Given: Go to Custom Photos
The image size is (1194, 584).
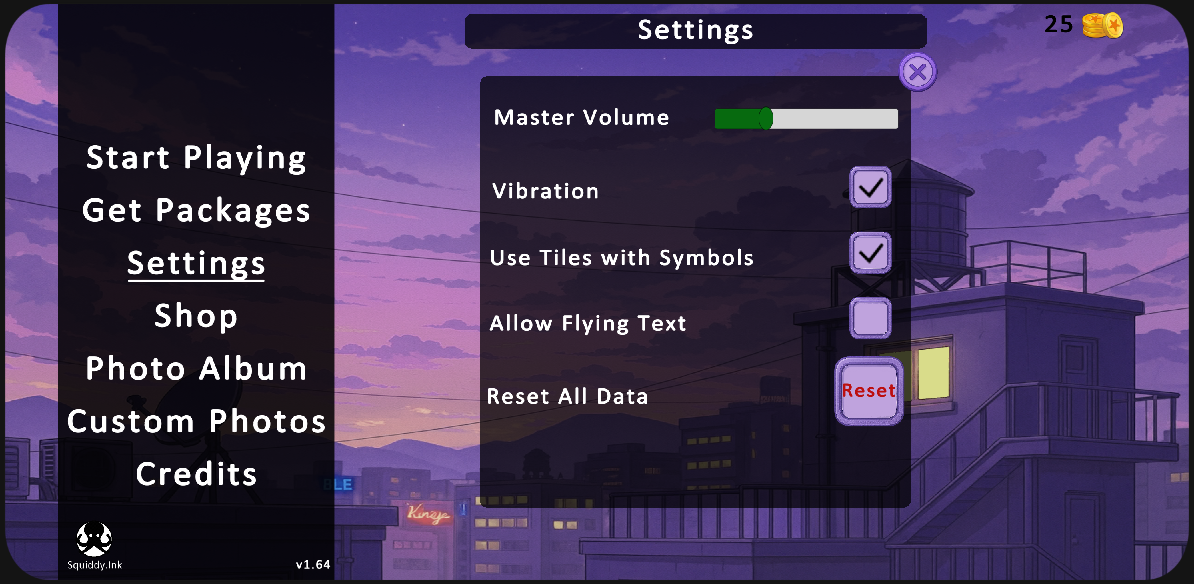Looking at the screenshot, I should coord(196,421).
